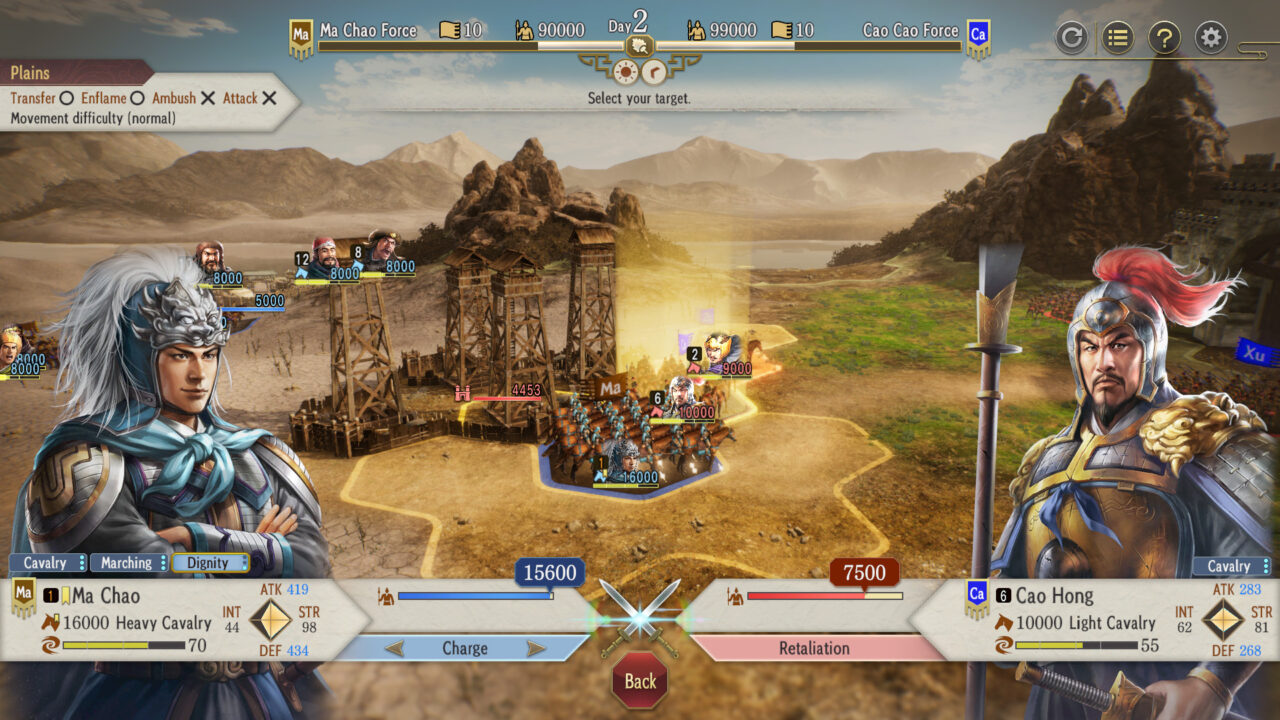Toggle the Dignity tactic selection
This screenshot has height=720, width=1280.
[210, 563]
